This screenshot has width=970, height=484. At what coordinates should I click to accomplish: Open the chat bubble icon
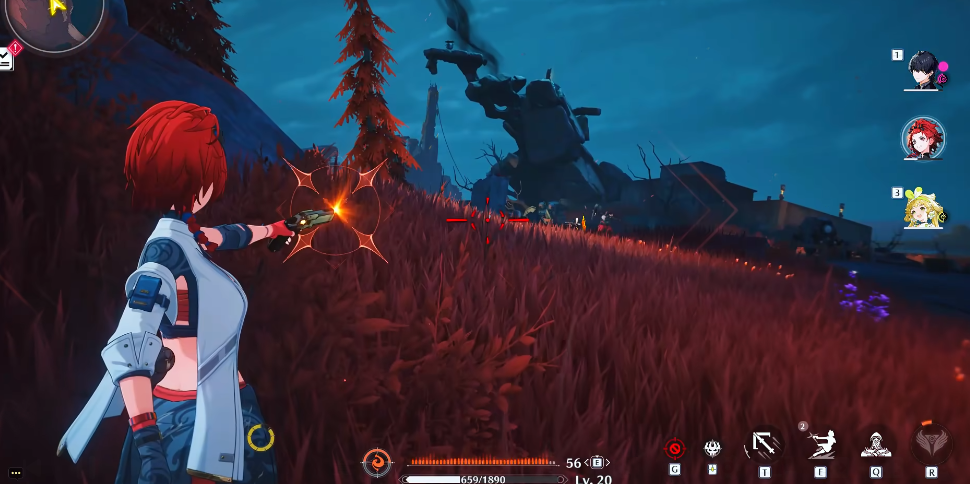tap(16, 472)
